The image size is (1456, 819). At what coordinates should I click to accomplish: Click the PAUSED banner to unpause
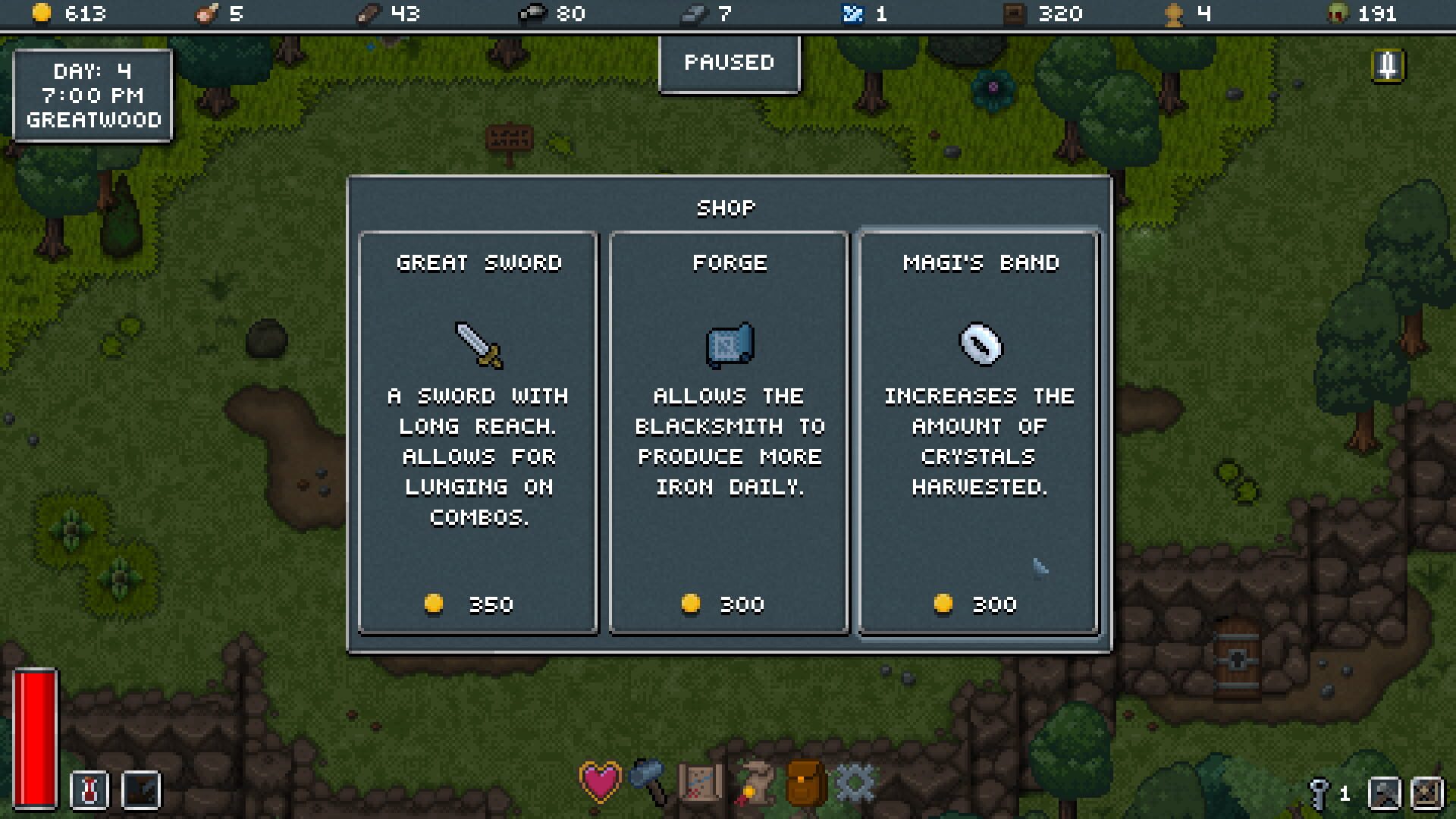[728, 64]
